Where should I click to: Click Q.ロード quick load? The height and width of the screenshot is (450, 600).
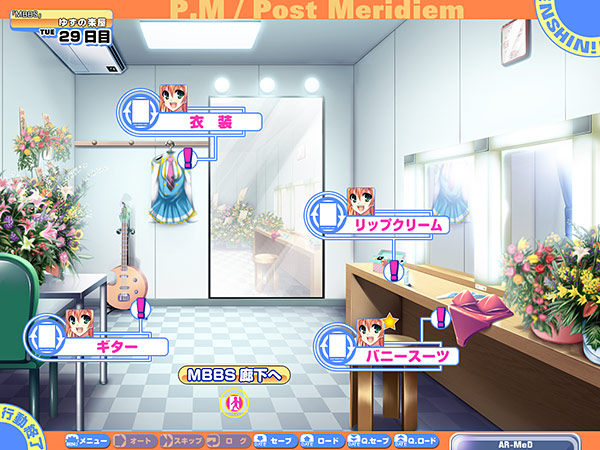tap(417, 440)
